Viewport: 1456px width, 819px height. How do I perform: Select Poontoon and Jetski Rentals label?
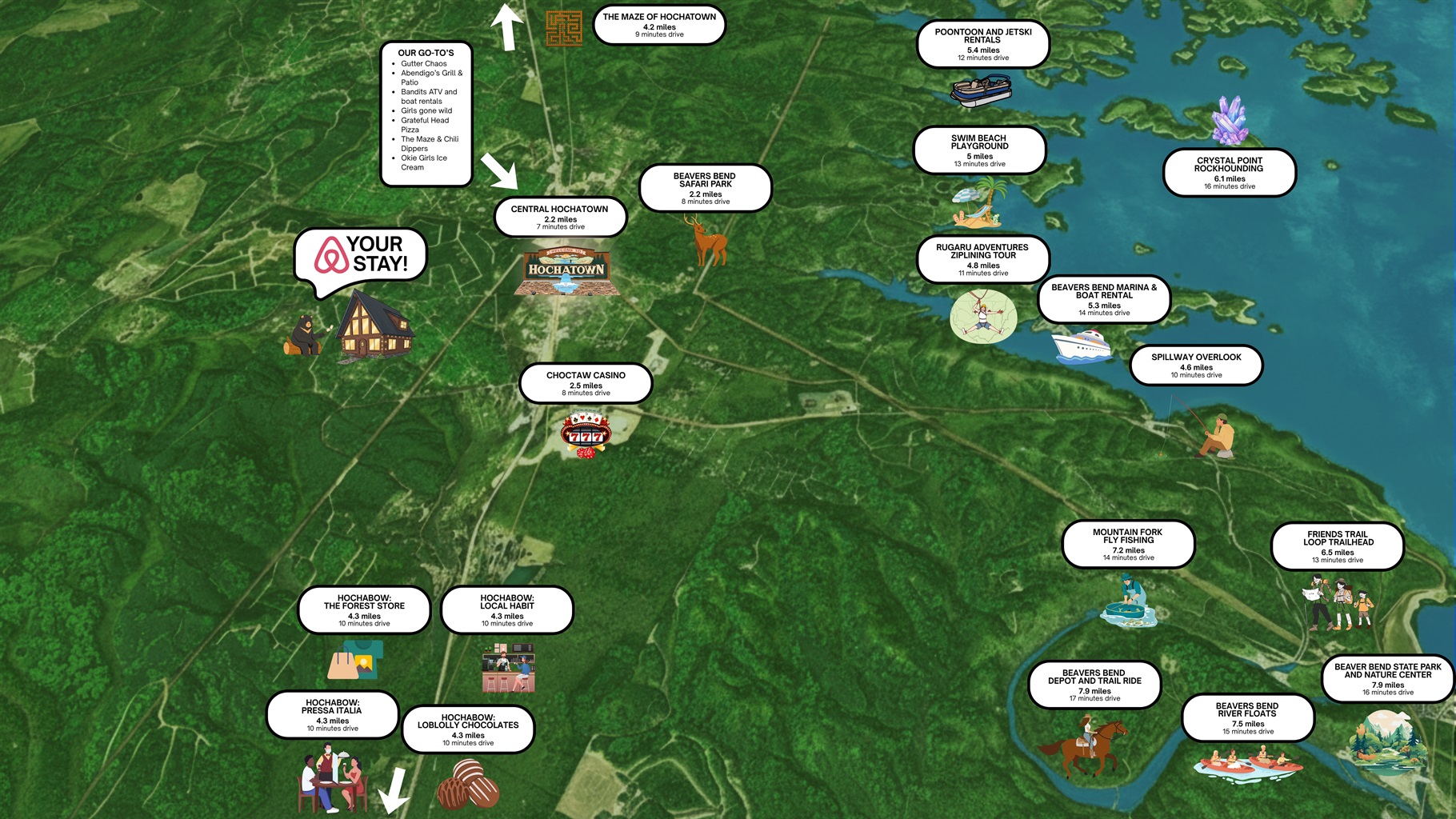982,44
